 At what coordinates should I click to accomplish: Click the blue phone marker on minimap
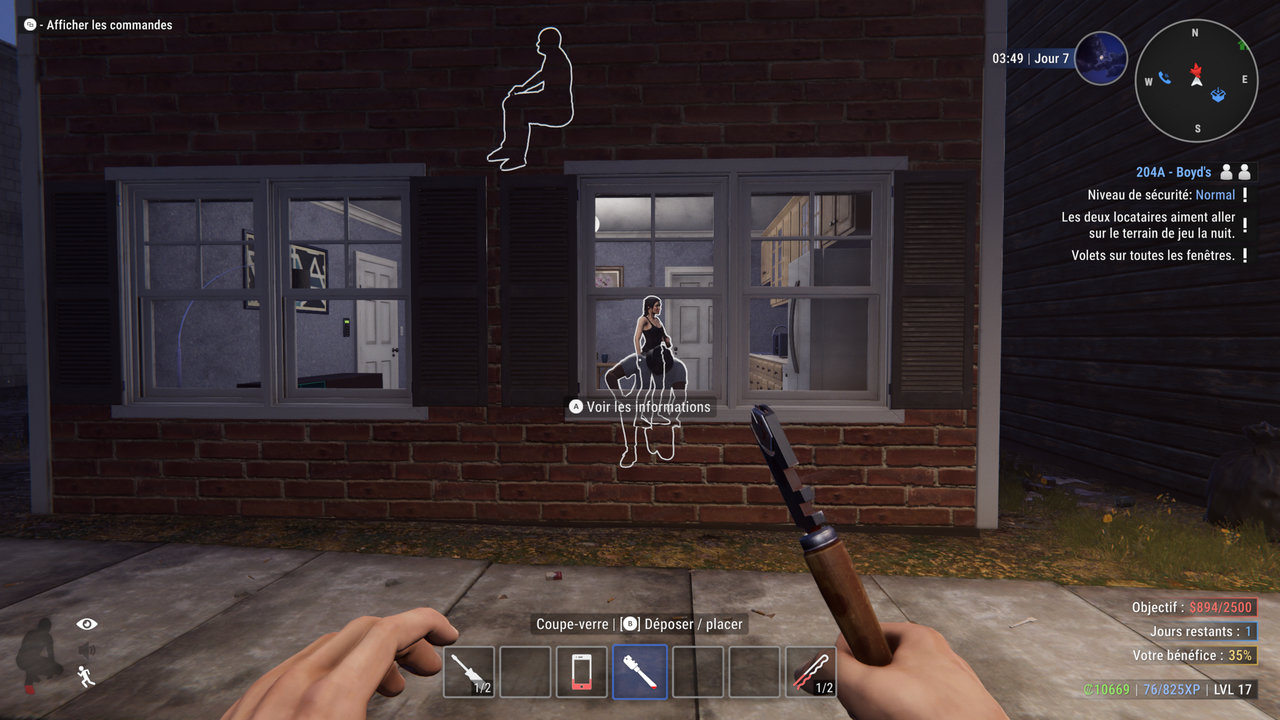[1164, 78]
